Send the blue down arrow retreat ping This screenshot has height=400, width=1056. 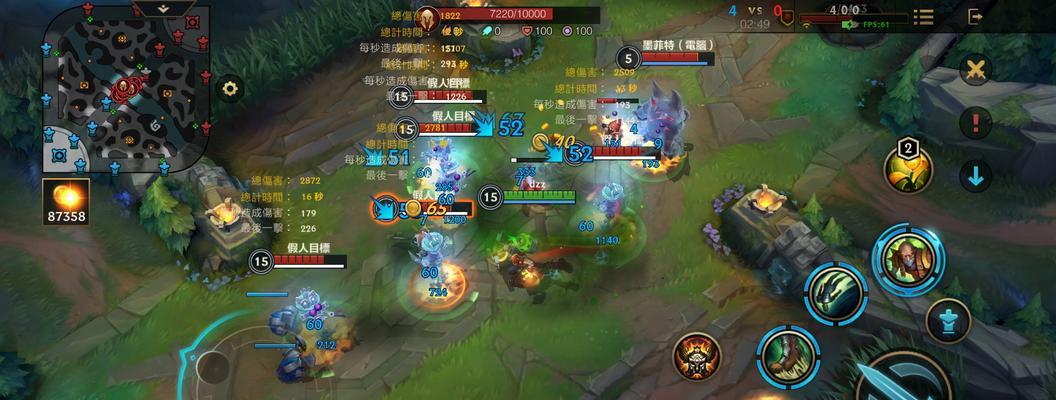click(x=975, y=176)
